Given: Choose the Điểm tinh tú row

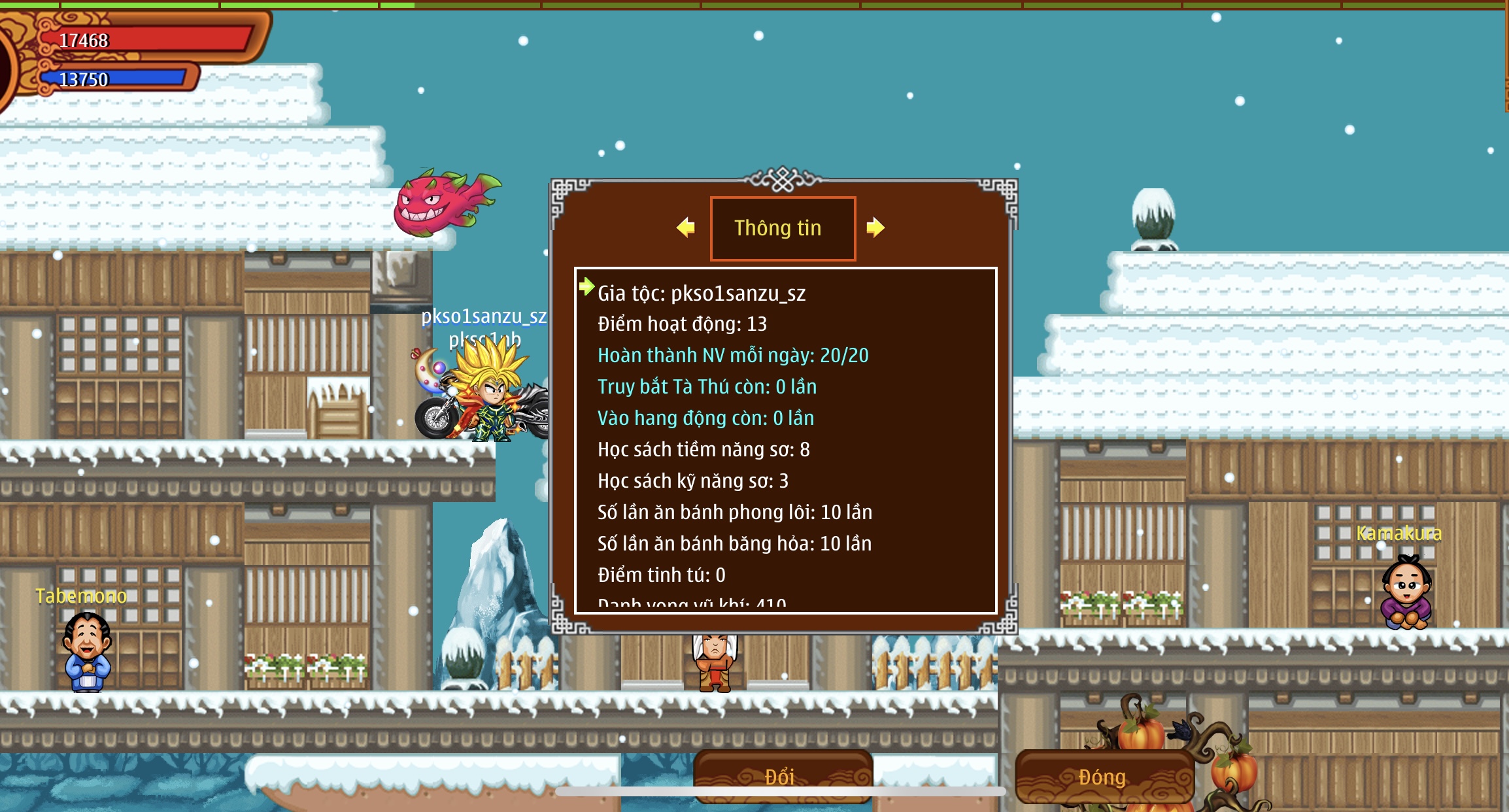Looking at the screenshot, I should pos(662,575).
